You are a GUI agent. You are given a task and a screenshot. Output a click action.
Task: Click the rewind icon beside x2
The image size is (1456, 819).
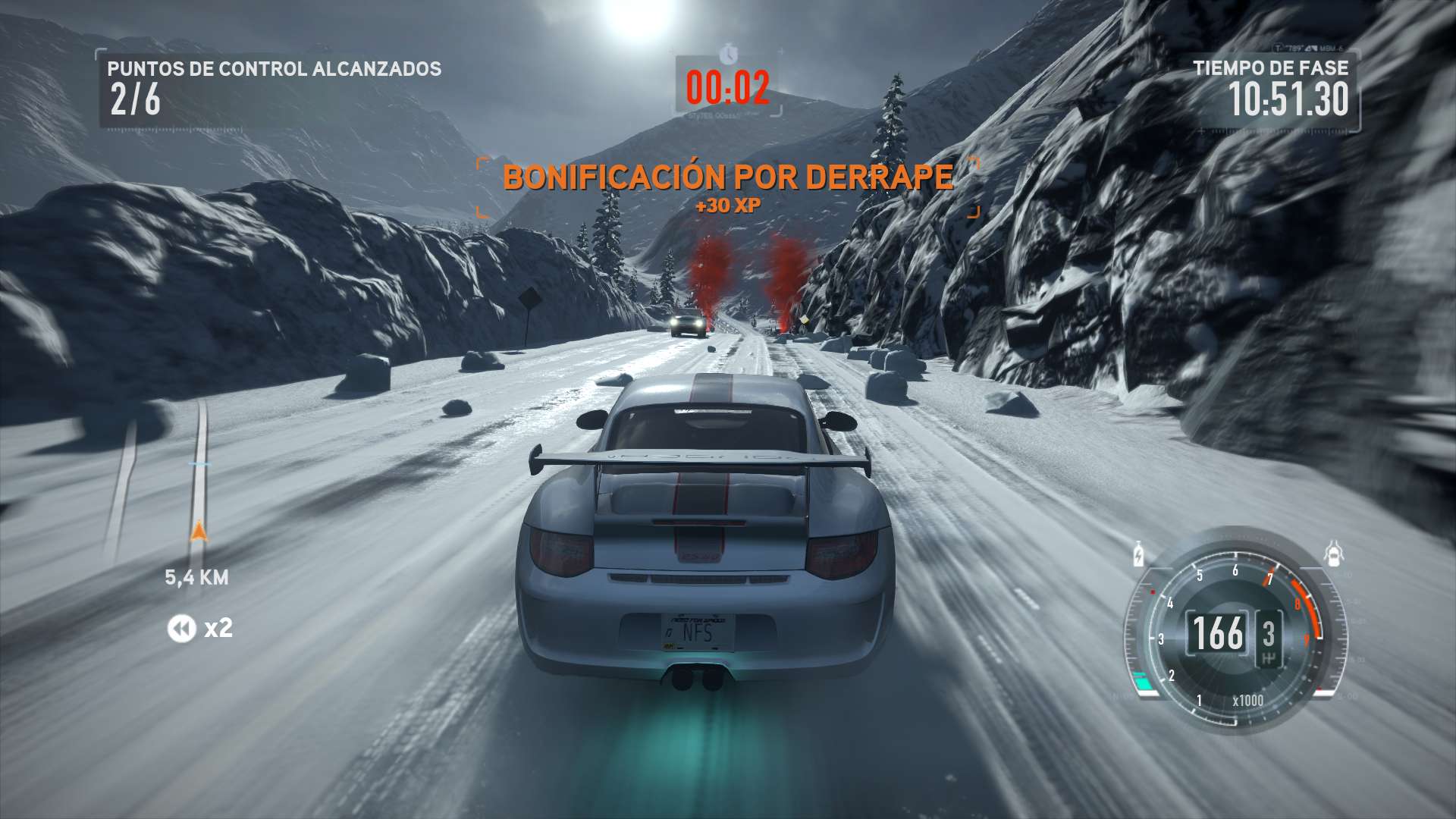pyautogui.click(x=181, y=629)
